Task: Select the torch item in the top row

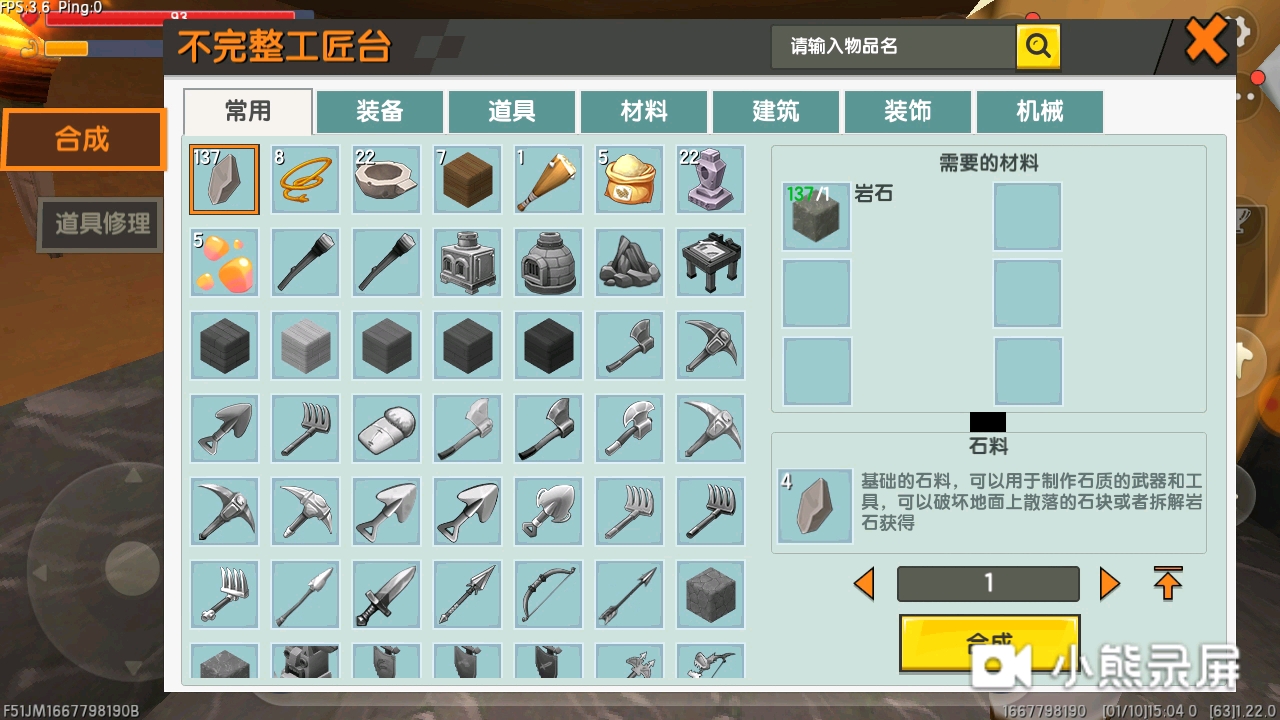Action: [x=547, y=180]
